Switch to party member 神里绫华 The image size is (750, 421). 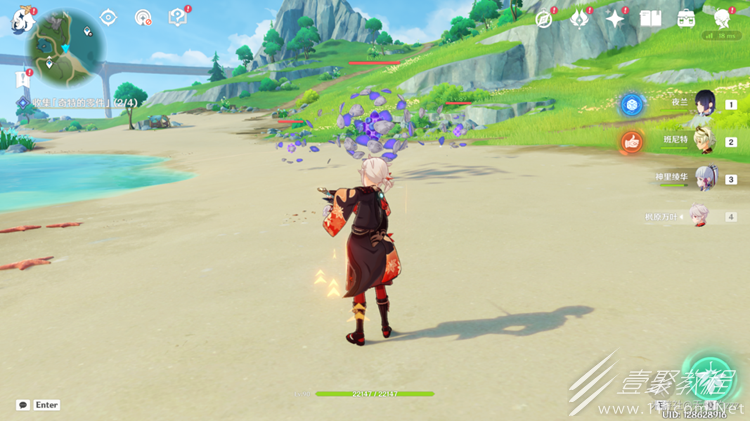[x=705, y=179]
